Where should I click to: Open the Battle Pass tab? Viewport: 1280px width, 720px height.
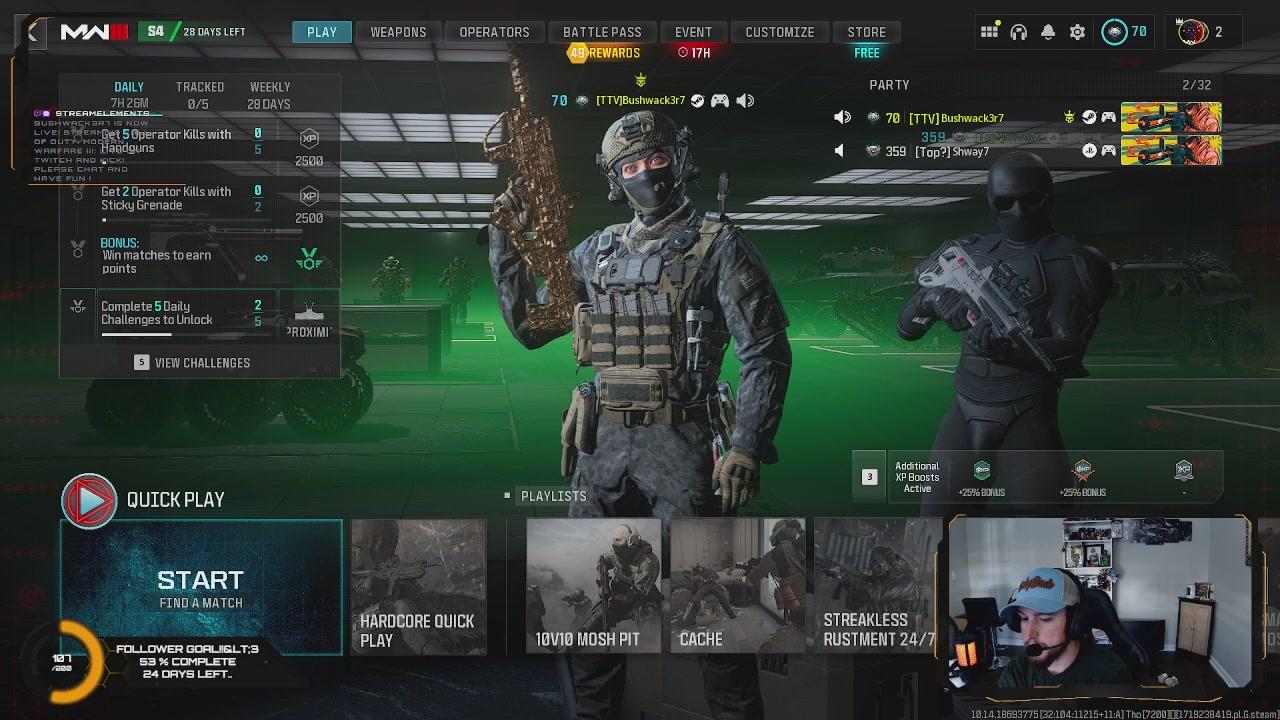[602, 31]
